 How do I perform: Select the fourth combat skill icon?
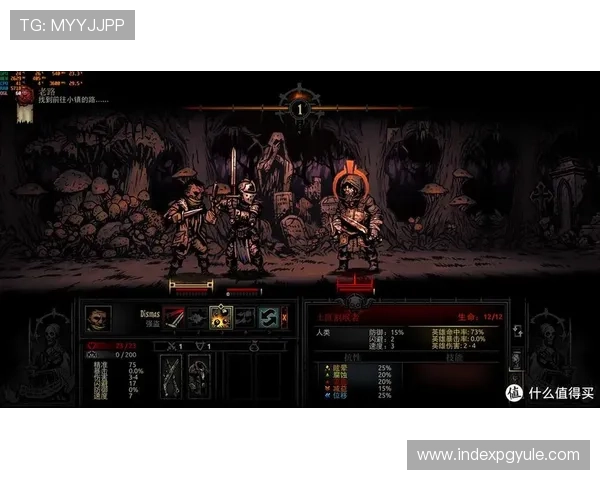pos(245,318)
